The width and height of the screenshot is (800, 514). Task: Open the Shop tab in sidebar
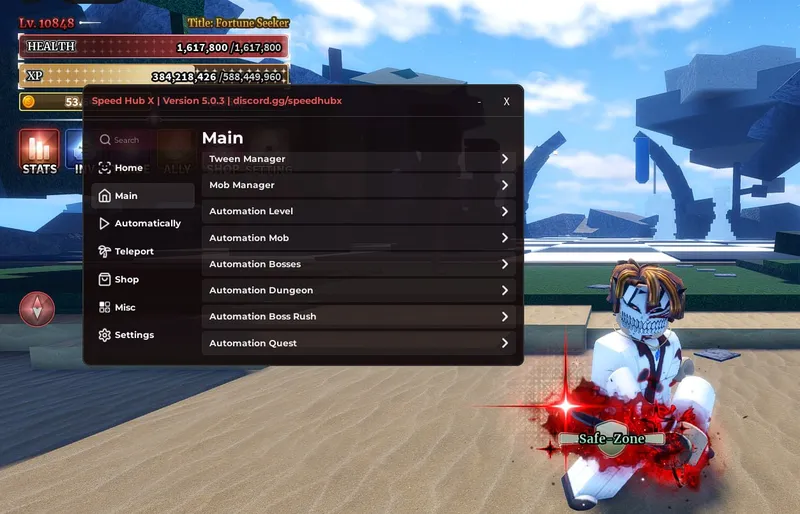126,280
